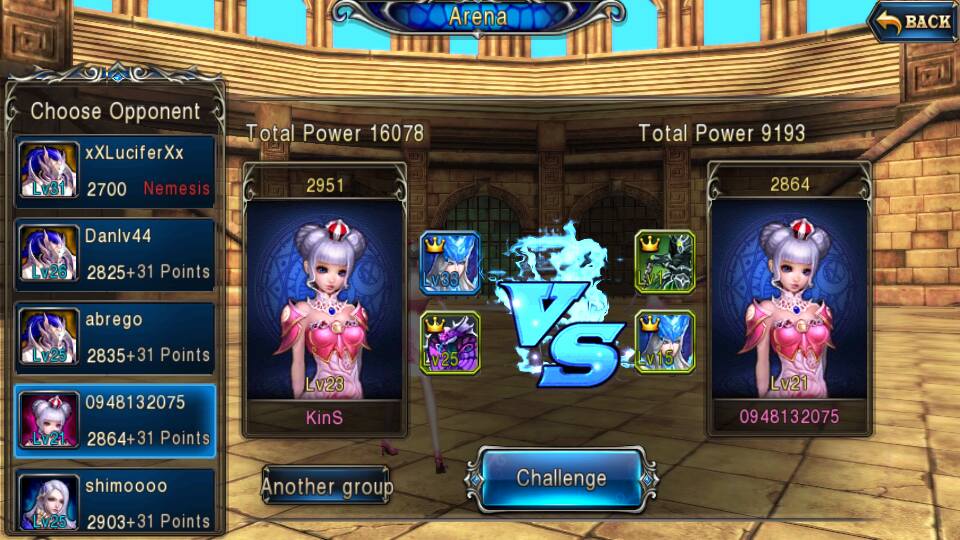Screen dimensions: 960x540
Task: View KinS character card
Action: pyautogui.click(x=324, y=300)
